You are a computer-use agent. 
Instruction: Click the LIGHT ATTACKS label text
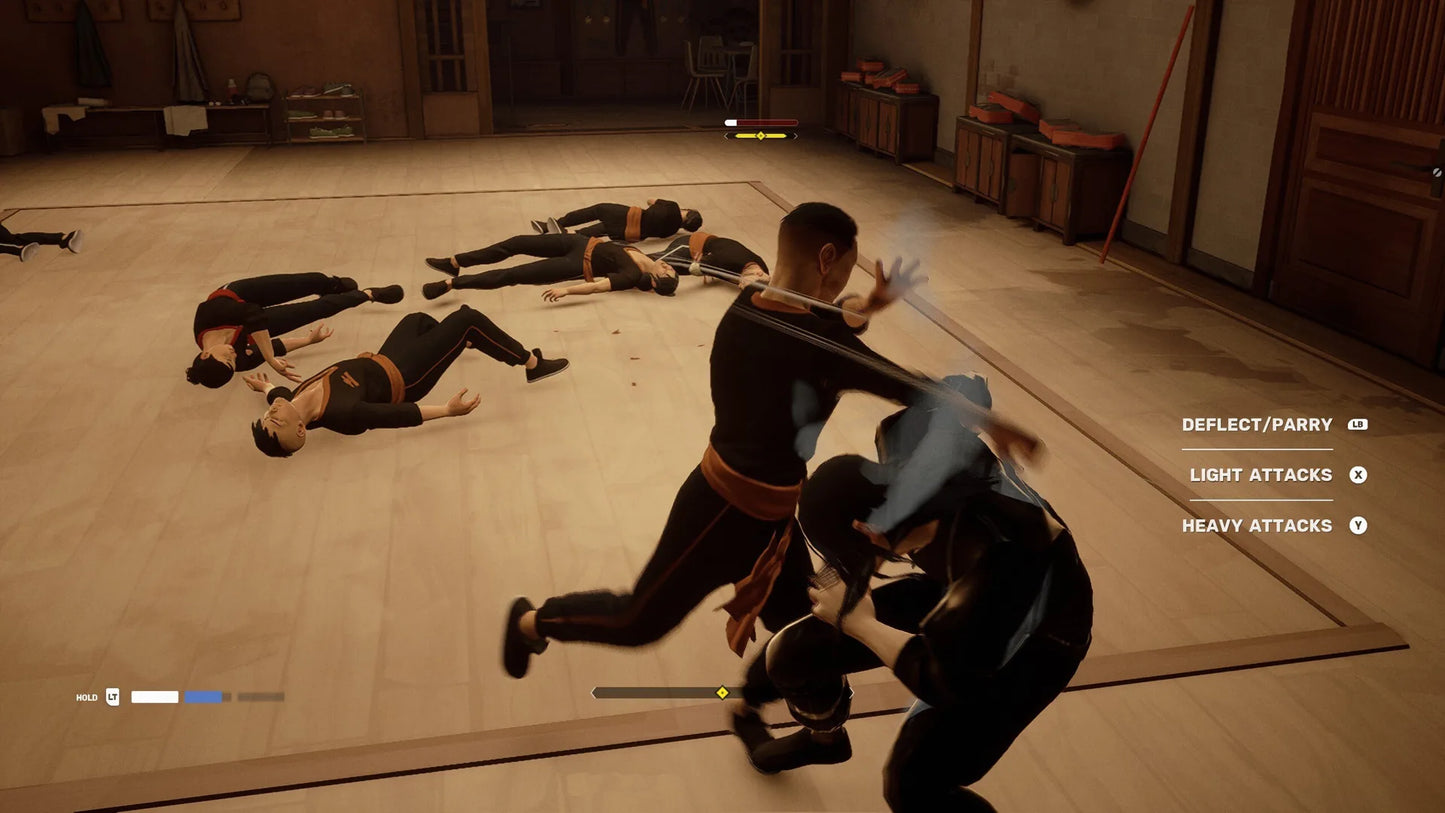[x=1260, y=474]
